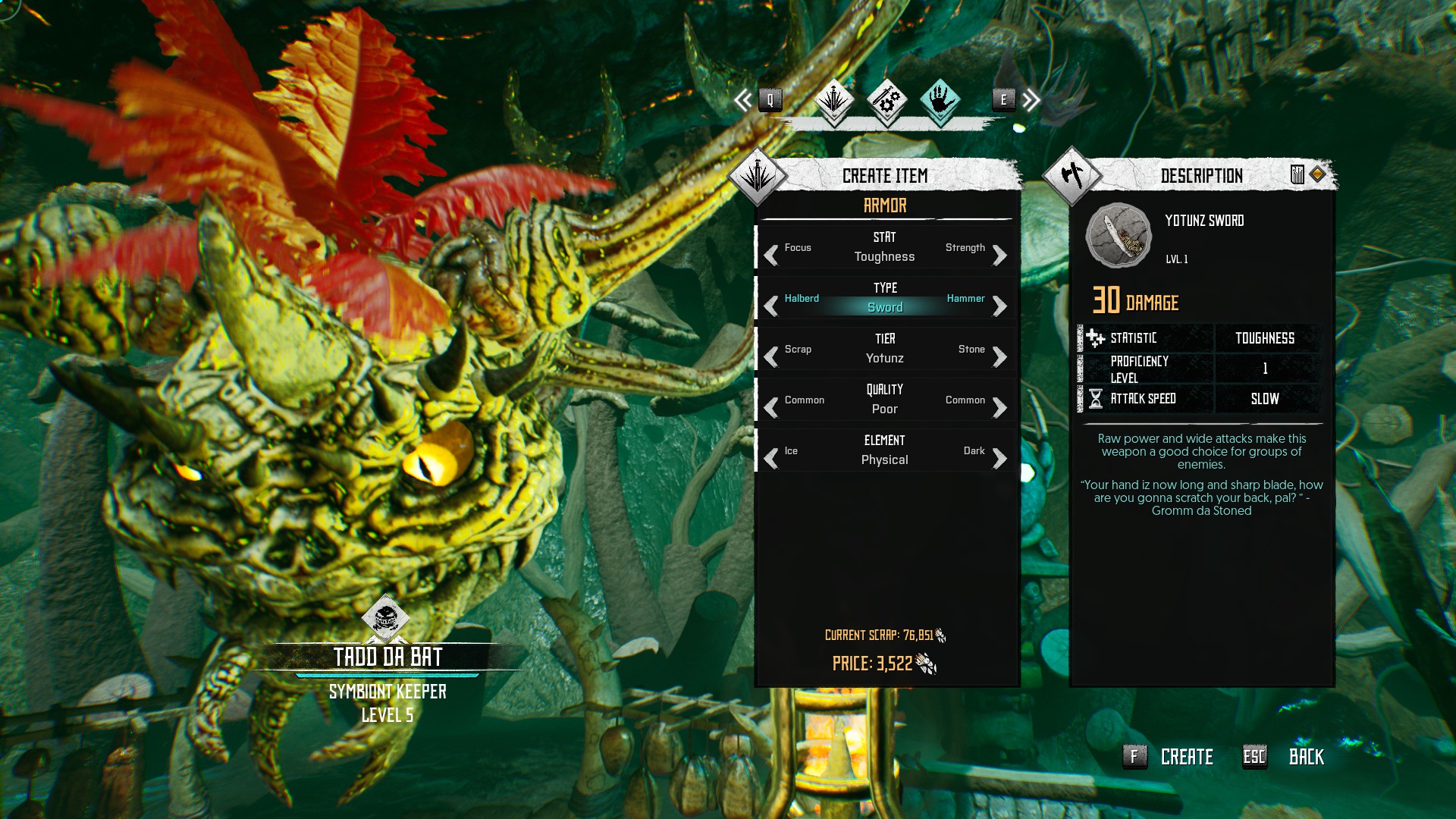
Task: Click the Yotunz Sword item thumbnail
Action: [1119, 236]
